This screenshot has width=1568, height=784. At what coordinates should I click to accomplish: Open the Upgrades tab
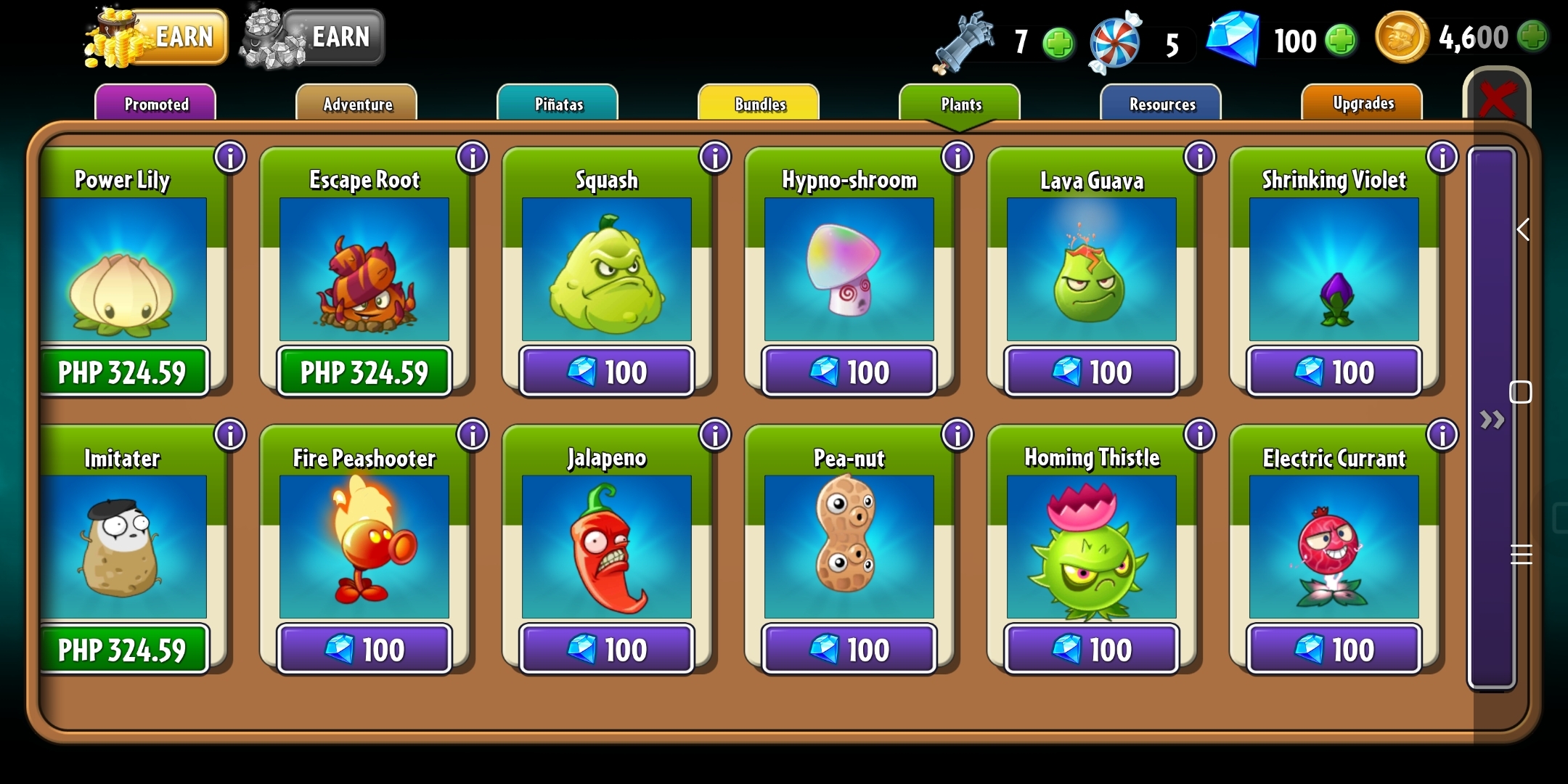(x=1363, y=103)
